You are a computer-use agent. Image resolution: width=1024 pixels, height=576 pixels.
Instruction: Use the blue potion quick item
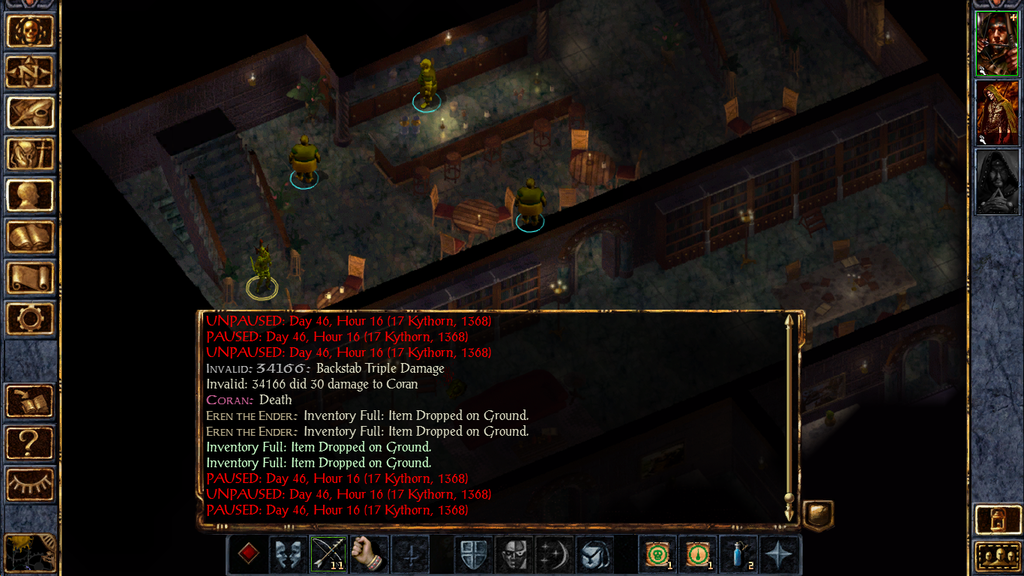(739, 554)
